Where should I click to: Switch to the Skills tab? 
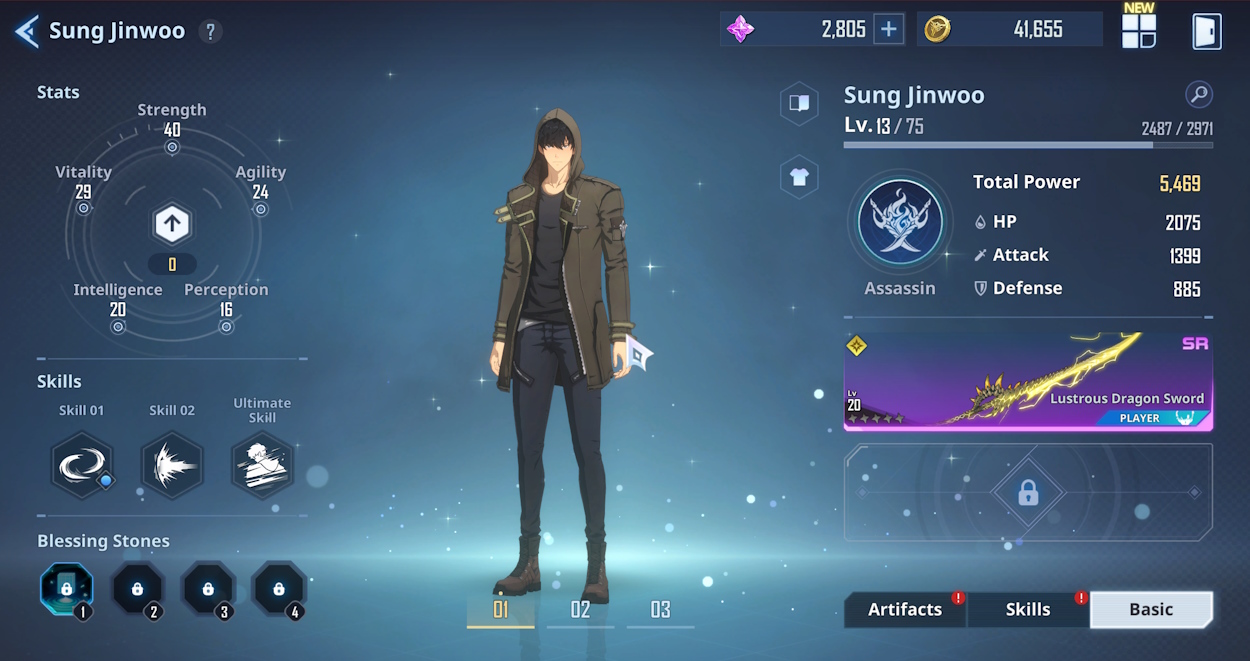click(x=1027, y=609)
